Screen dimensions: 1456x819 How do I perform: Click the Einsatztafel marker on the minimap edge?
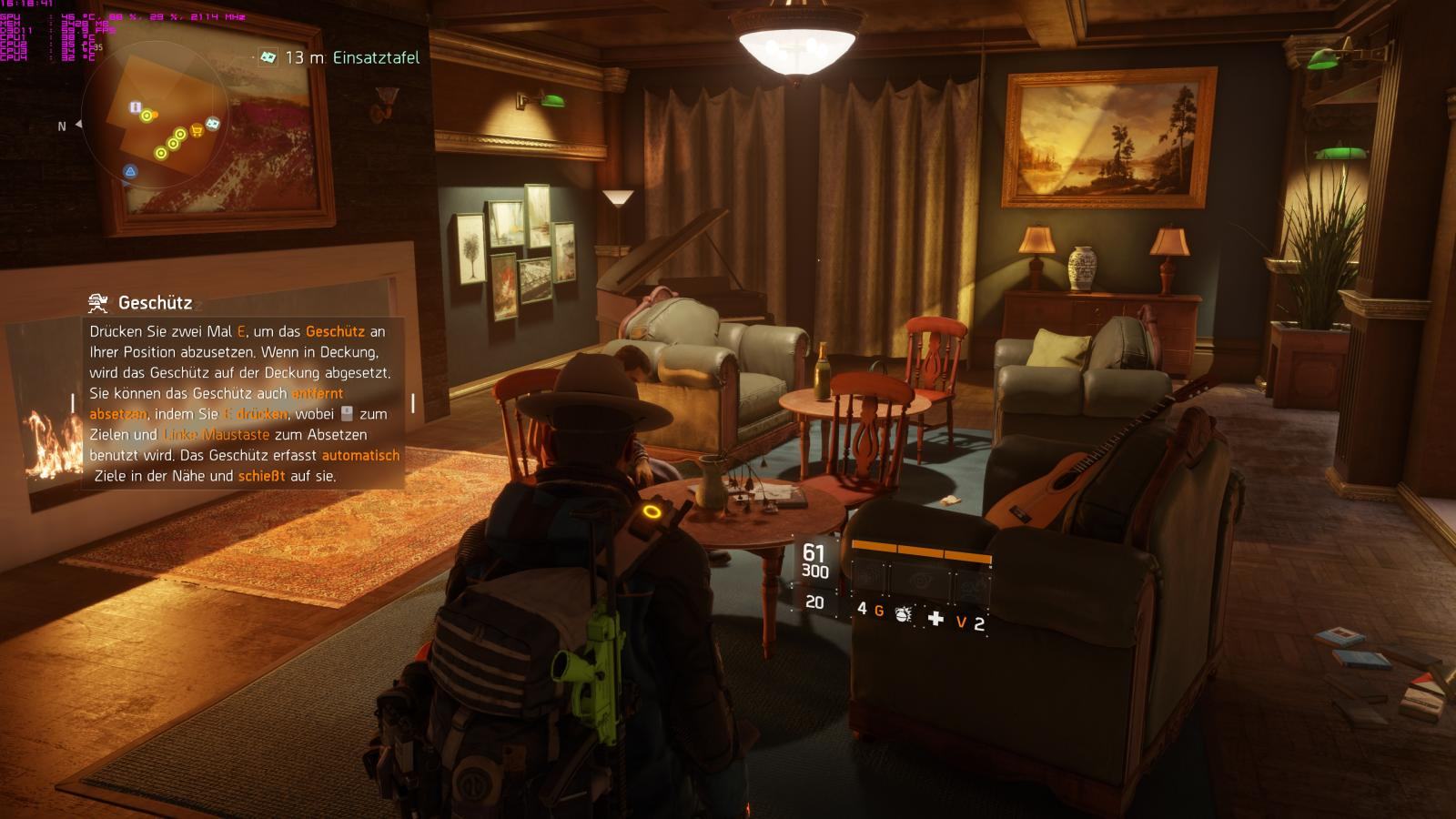(x=213, y=123)
